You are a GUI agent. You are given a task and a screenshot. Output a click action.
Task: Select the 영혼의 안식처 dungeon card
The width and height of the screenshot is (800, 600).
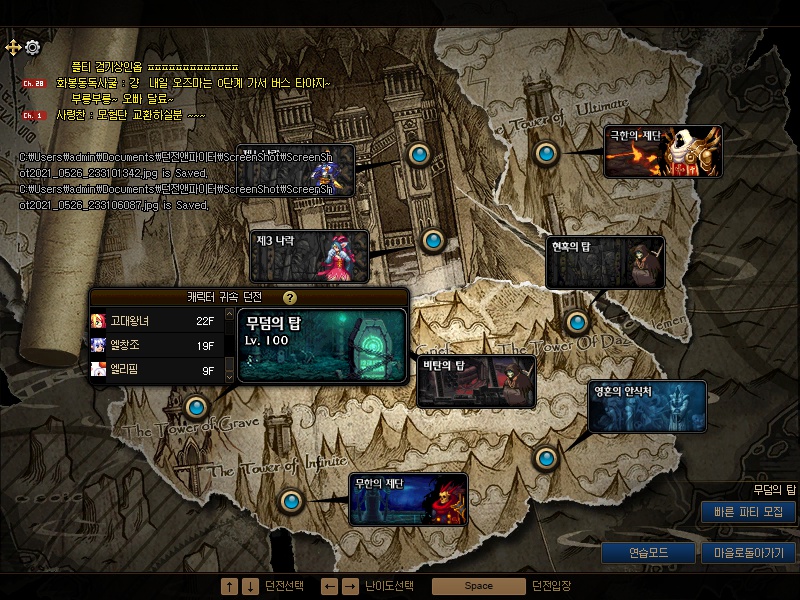pos(647,406)
